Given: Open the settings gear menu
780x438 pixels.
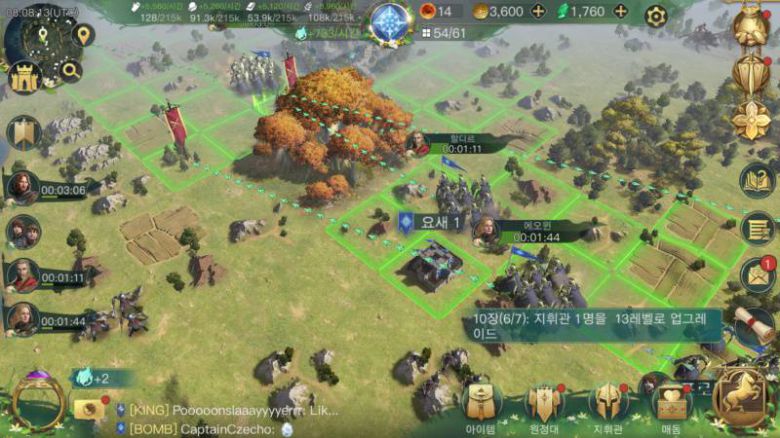Looking at the screenshot, I should [x=656, y=15].
